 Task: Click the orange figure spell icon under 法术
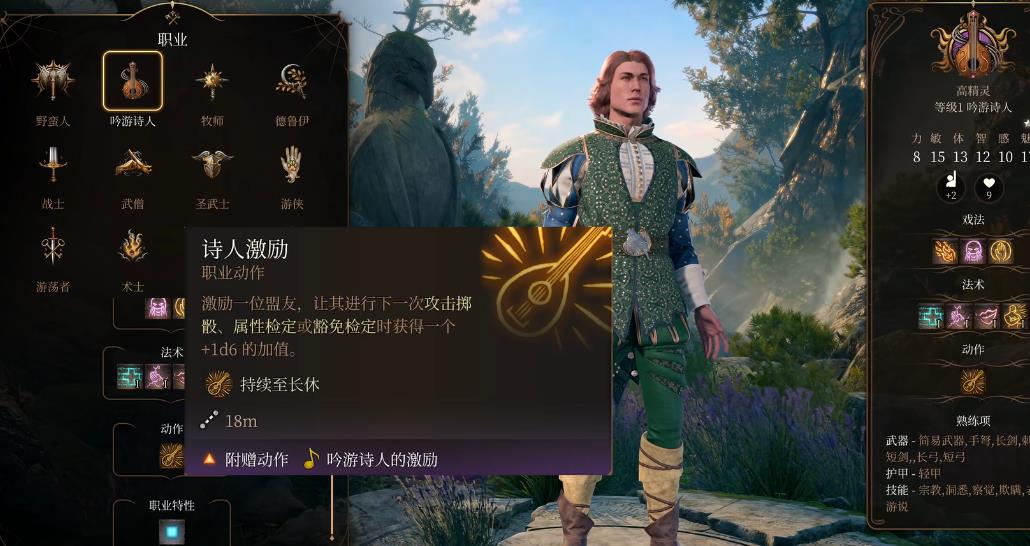[1014, 316]
